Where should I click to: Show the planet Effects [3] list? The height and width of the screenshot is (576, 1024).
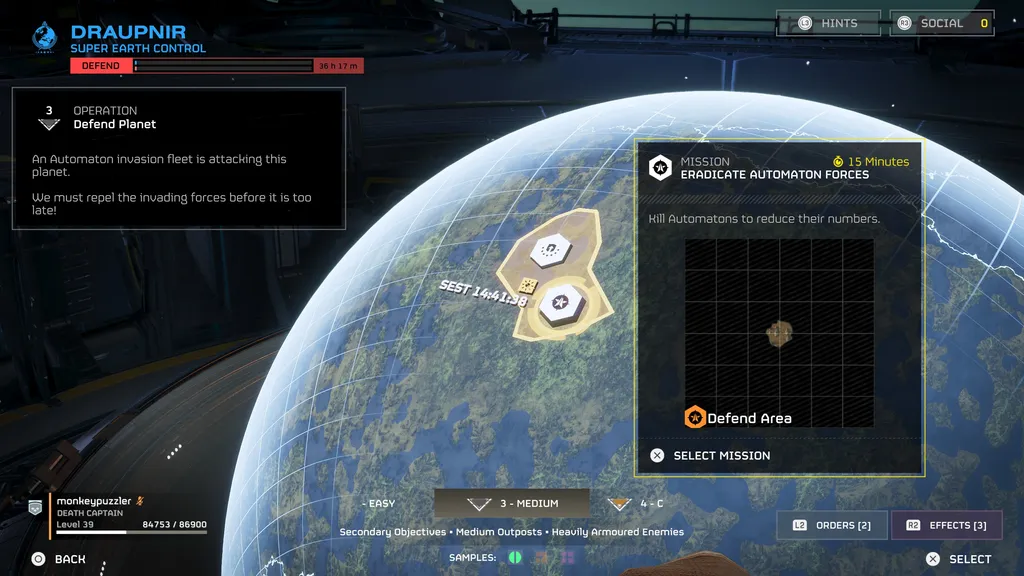(946, 525)
